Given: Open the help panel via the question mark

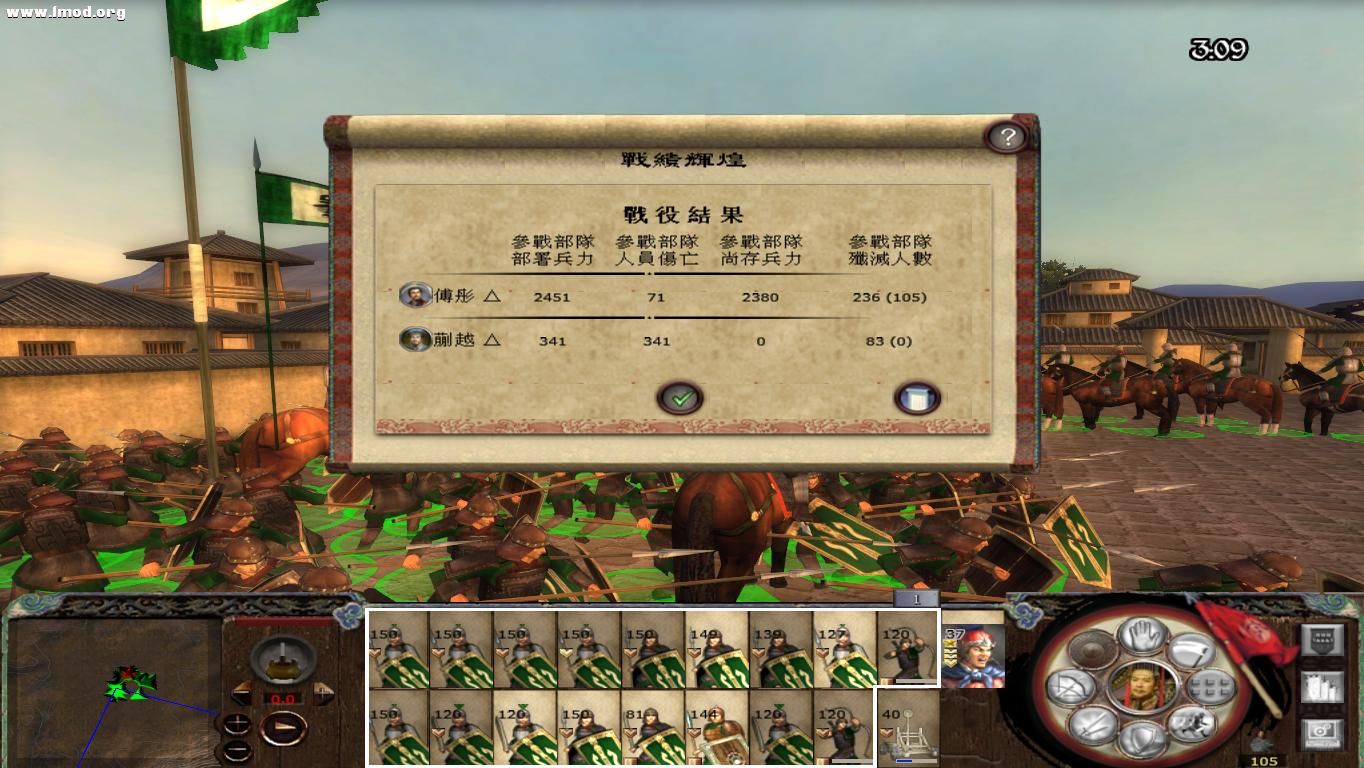Looking at the screenshot, I should click(x=1007, y=136).
